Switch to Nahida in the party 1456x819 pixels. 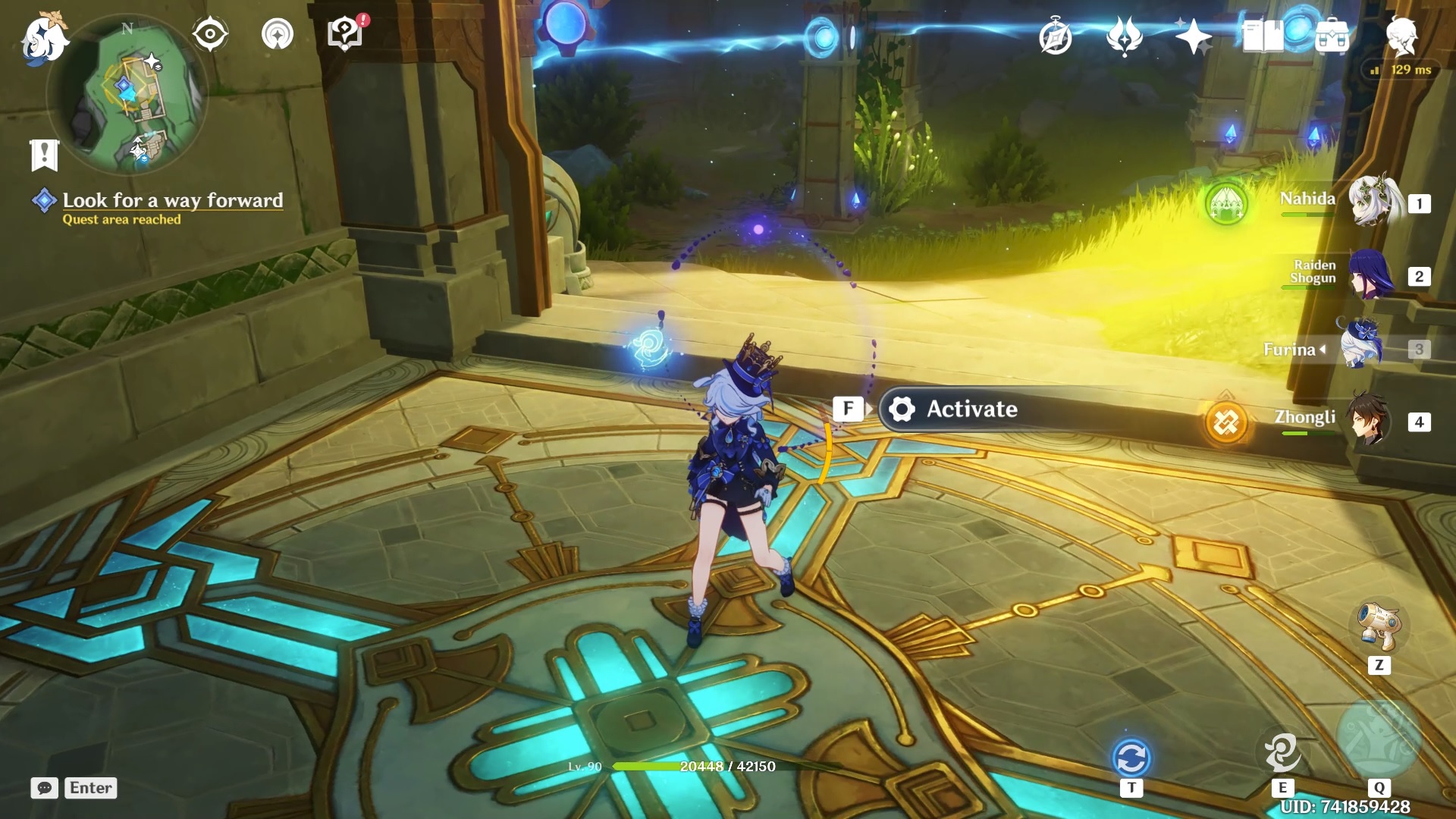pos(1371,202)
